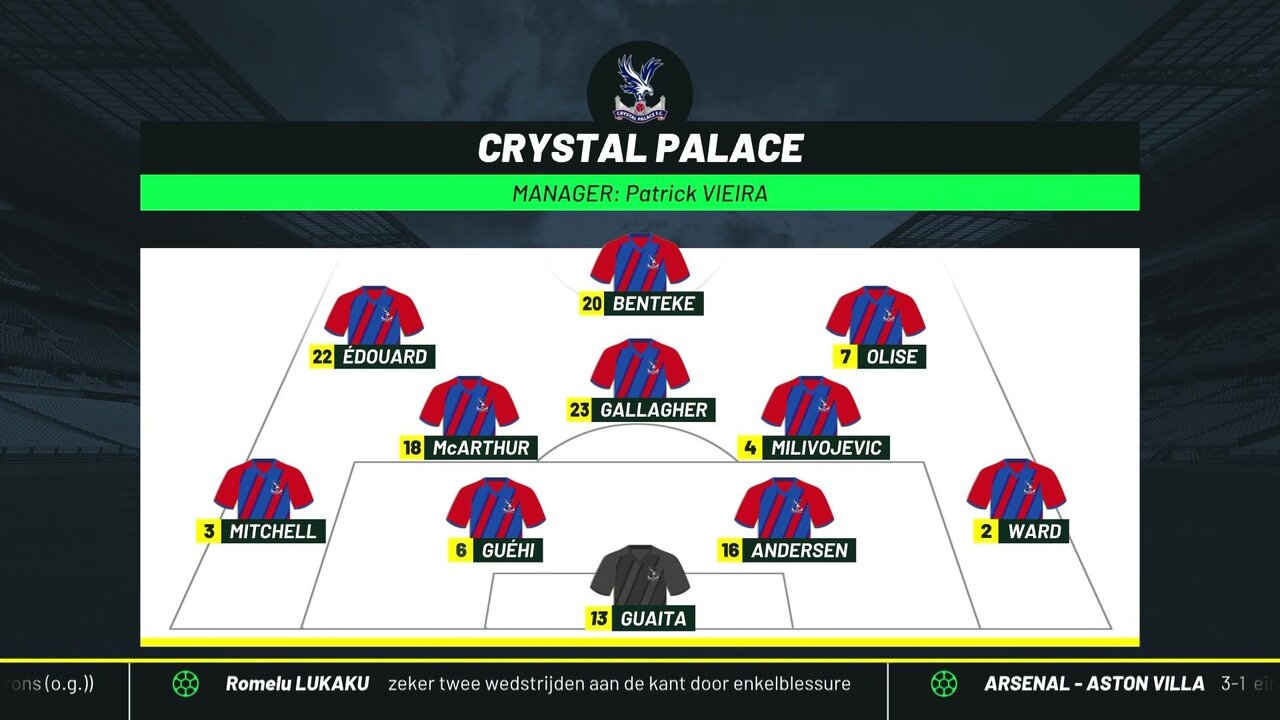The image size is (1280, 720).
Task: Select Benteke's shirt in the lineup
Action: 640,265
